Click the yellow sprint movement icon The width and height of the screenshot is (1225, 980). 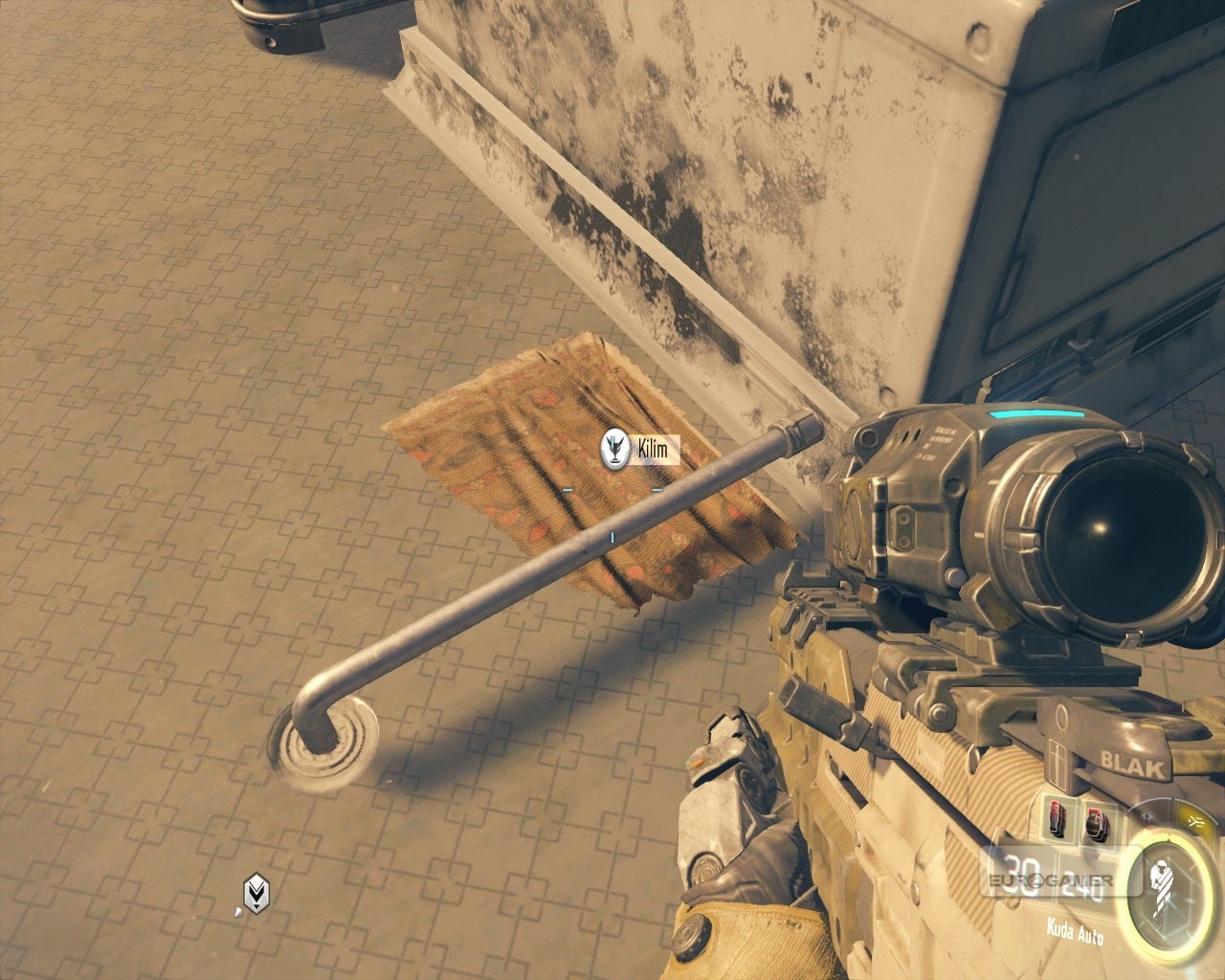[x=1196, y=821]
